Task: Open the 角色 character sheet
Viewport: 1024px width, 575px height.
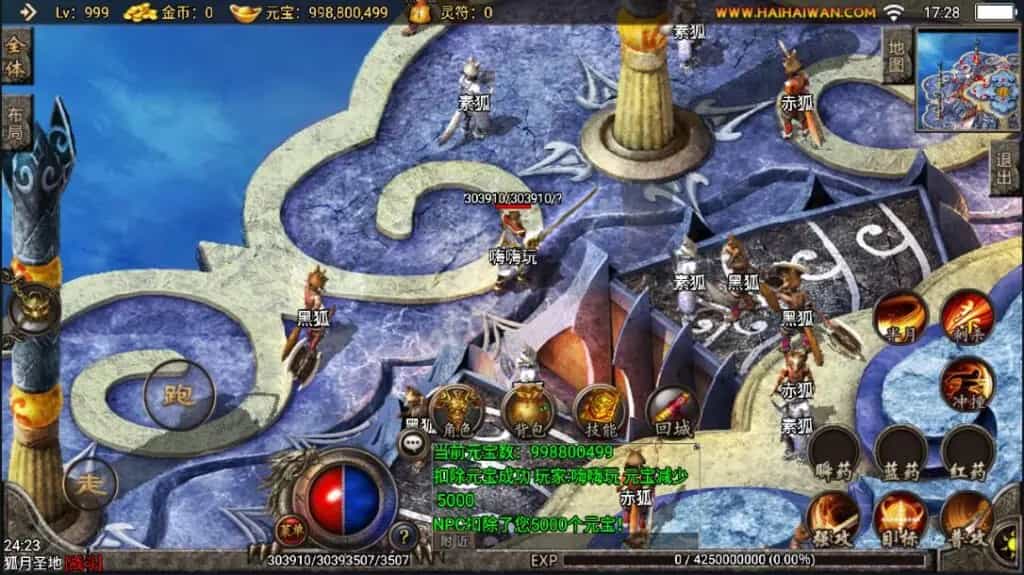Action: 456,410
